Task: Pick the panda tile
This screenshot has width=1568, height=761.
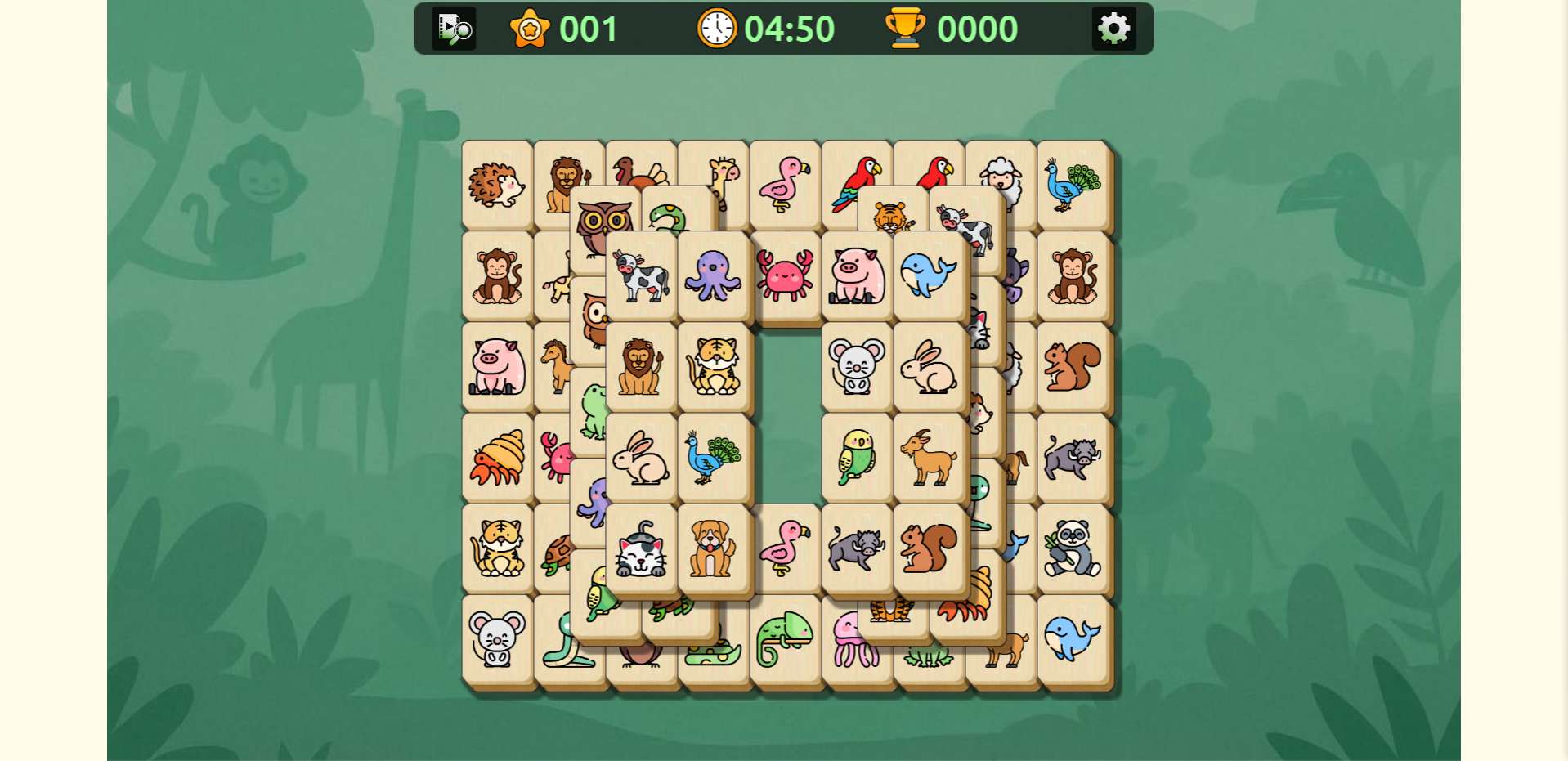Action: click(1073, 548)
